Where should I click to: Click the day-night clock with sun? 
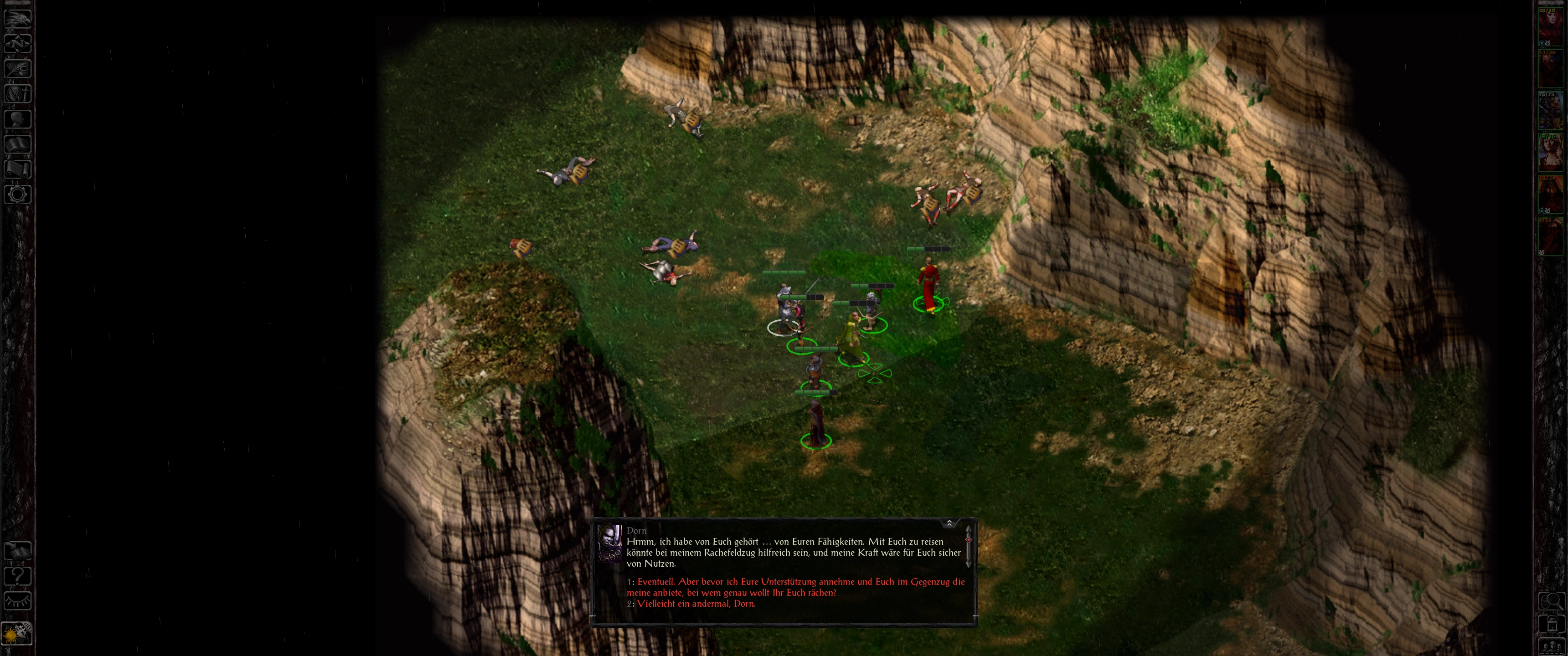click(16, 634)
